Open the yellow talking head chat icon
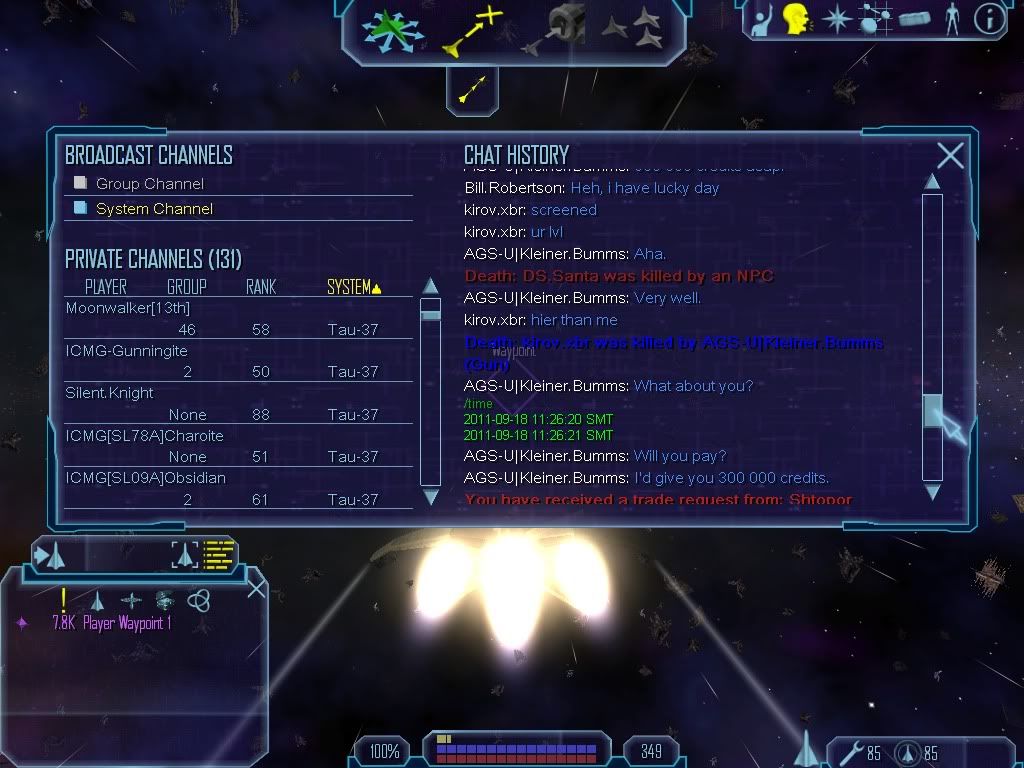1024x768 pixels. click(x=796, y=19)
